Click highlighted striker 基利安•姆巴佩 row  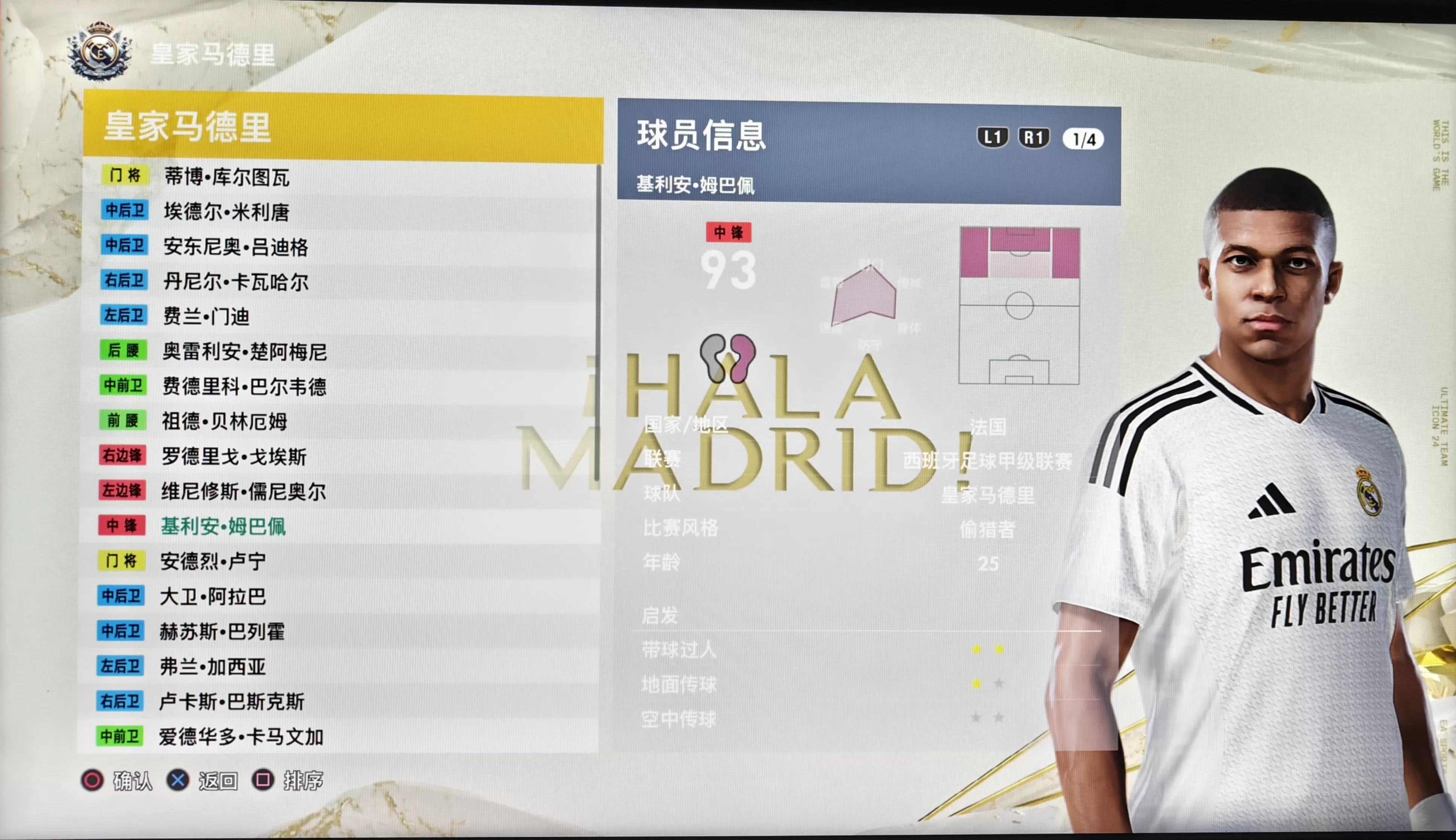223,526
